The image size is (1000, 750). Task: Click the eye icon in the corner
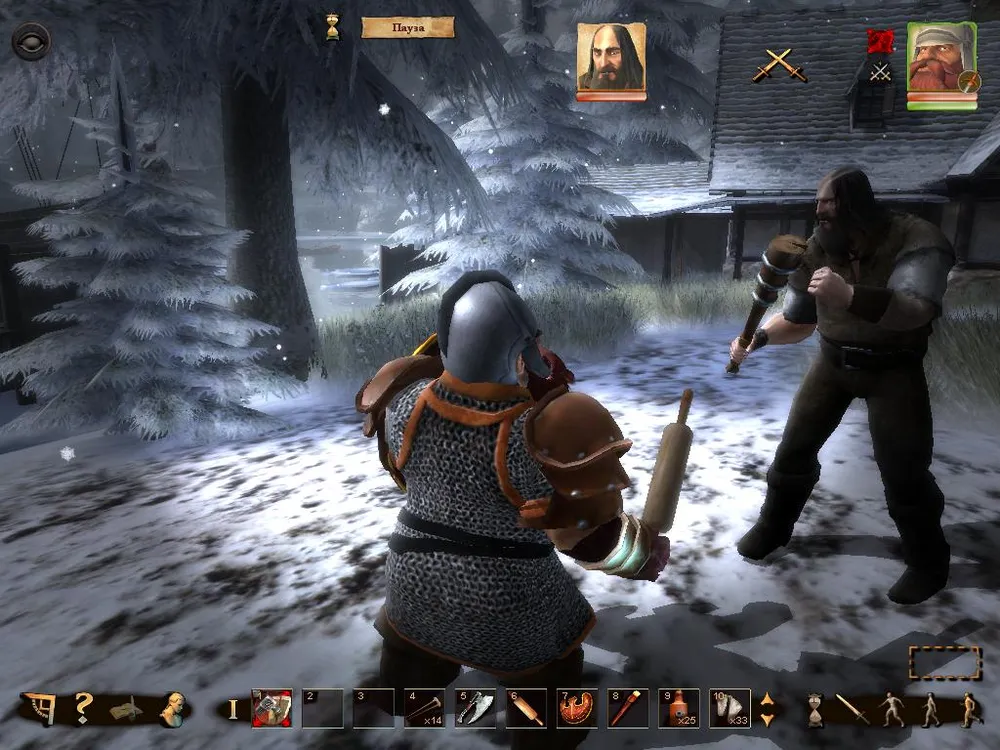point(30,41)
